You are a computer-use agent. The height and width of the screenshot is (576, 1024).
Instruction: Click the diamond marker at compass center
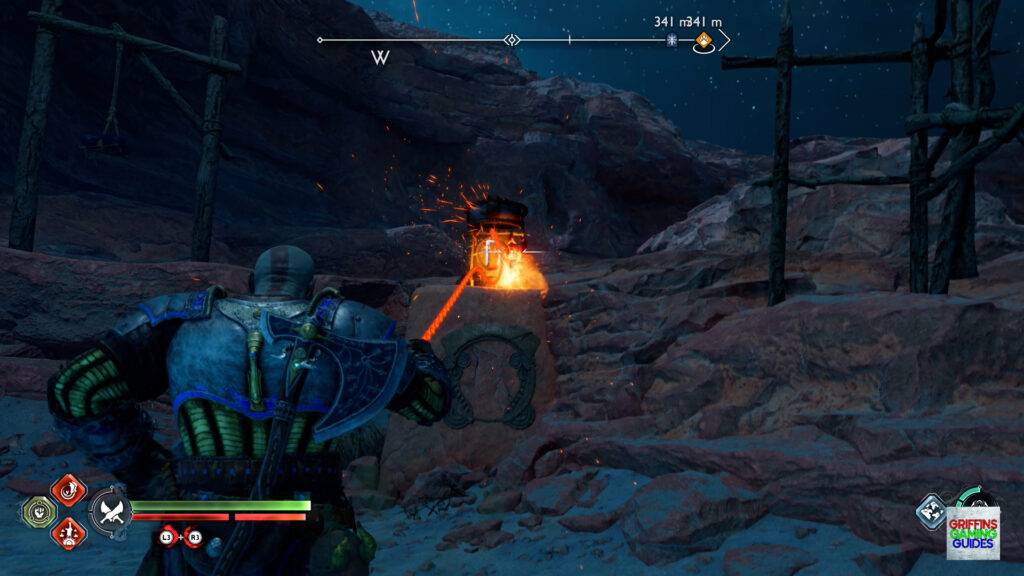(512, 41)
